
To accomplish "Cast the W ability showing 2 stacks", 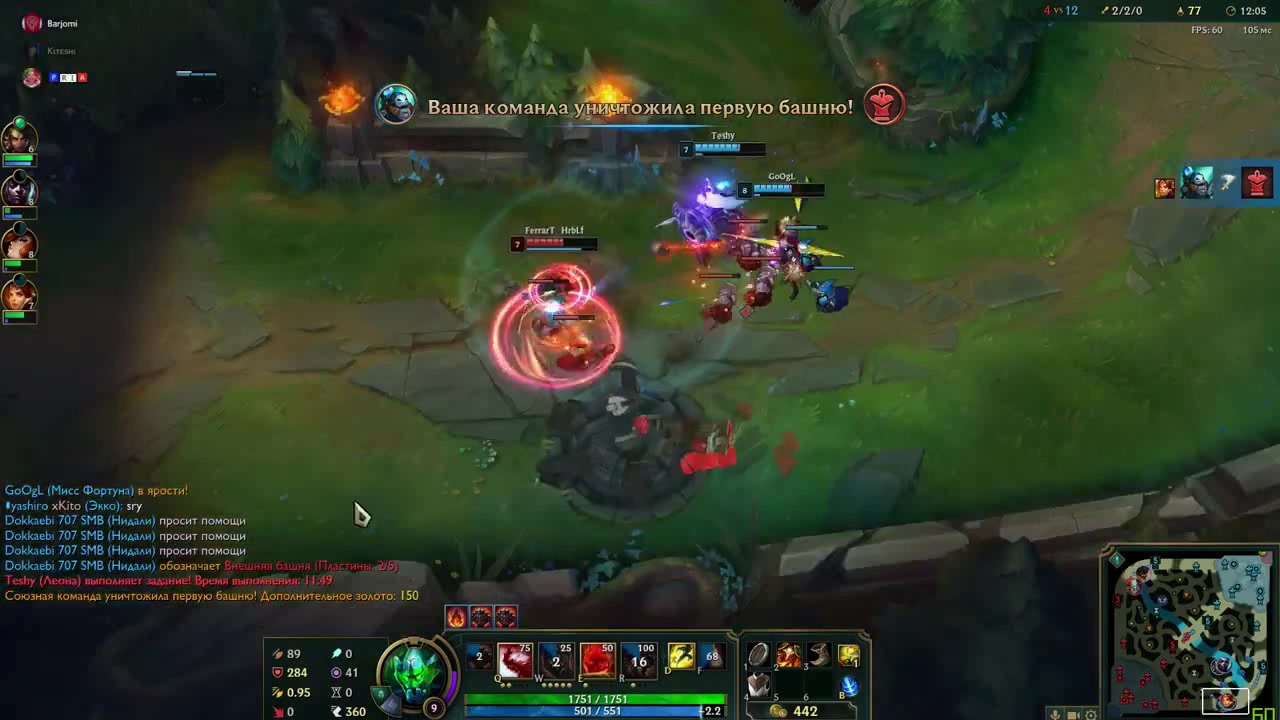I will pos(555,659).
